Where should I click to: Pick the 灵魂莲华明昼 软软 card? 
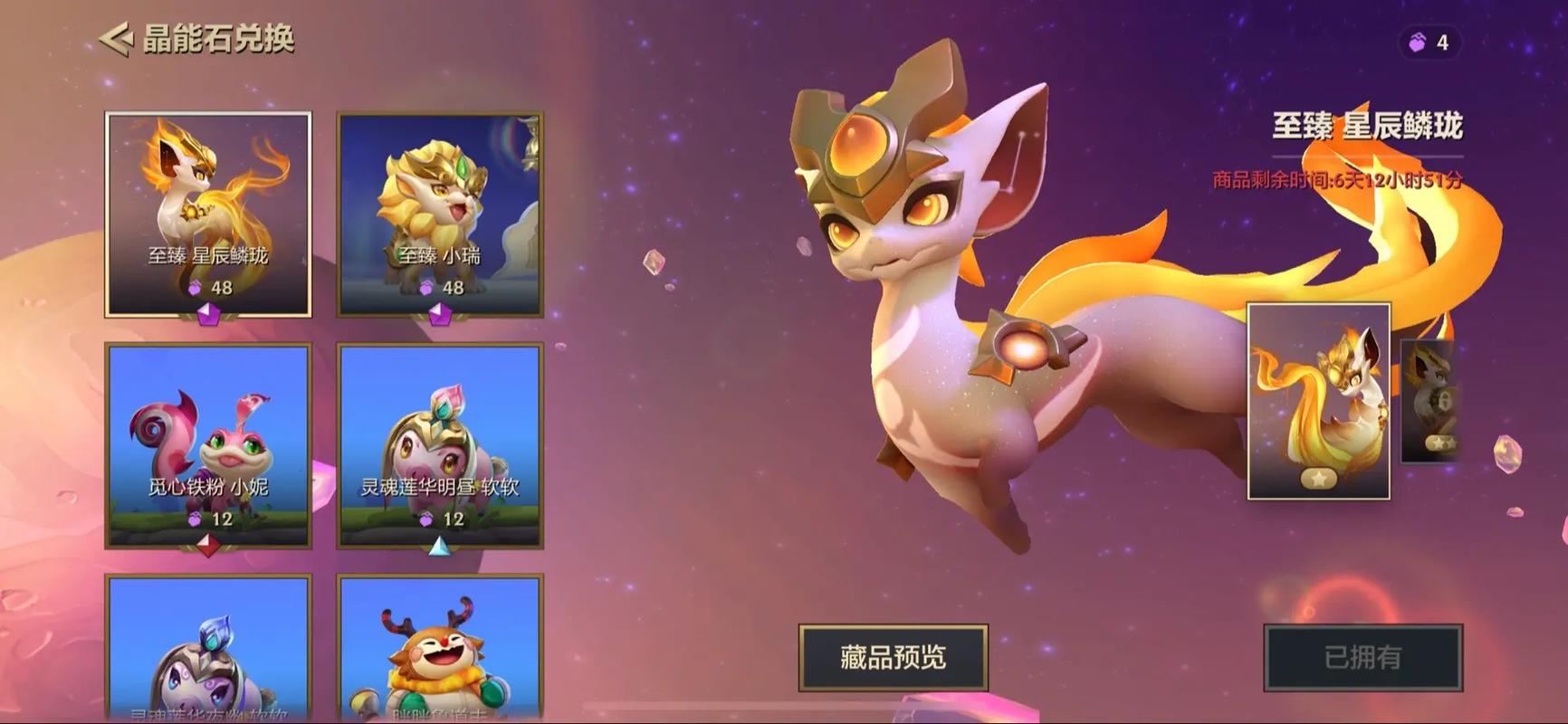440,445
